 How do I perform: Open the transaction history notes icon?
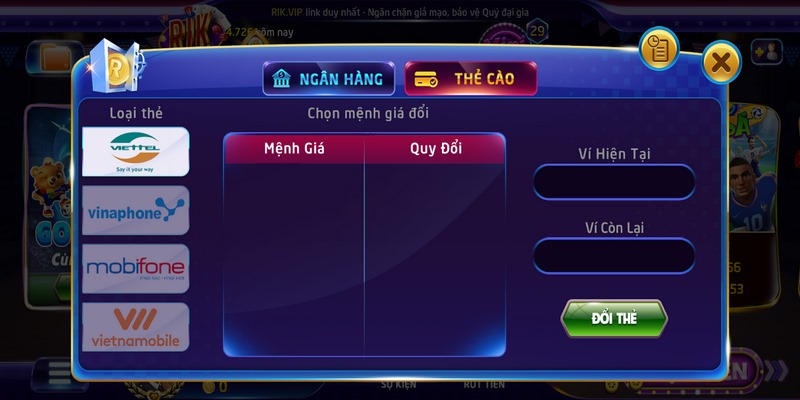(x=658, y=48)
